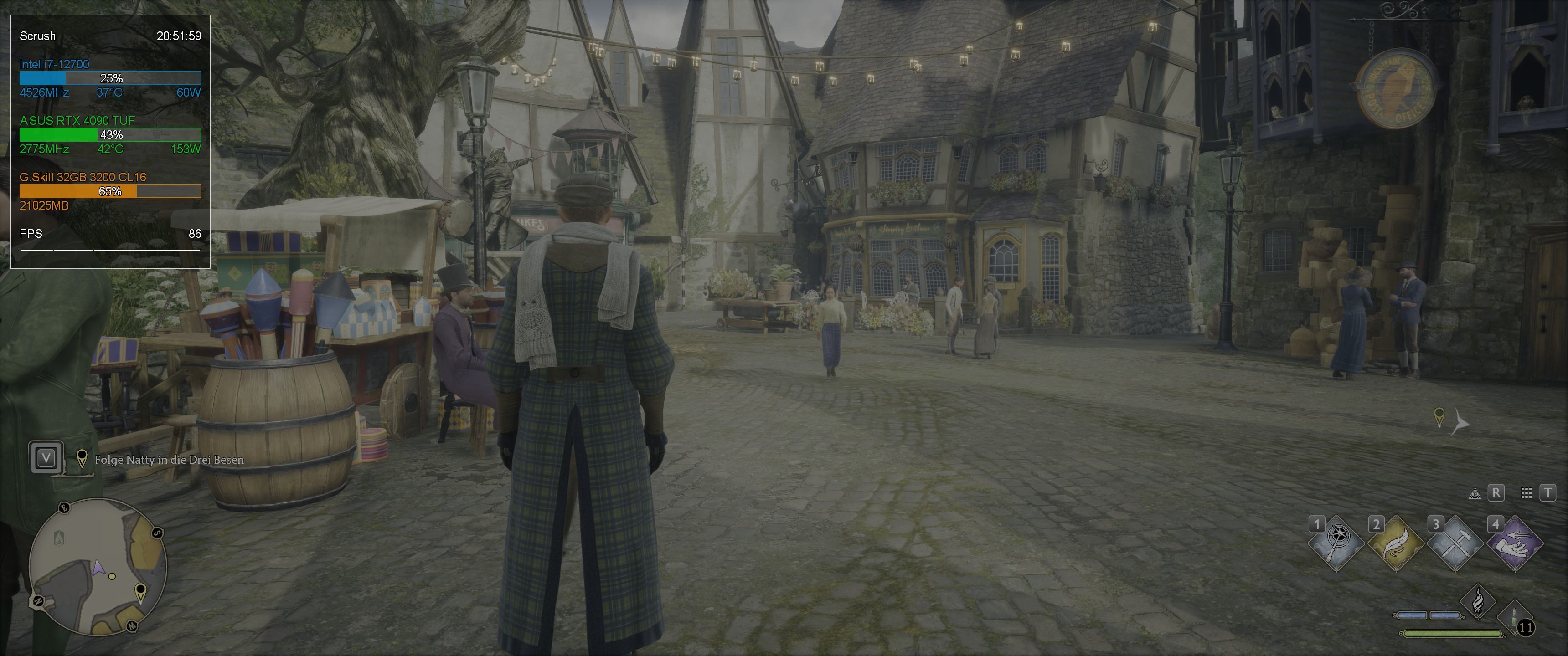The height and width of the screenshot is (656, 1568).
Task: Click the quest marker pin on the minimap
Action: pos(140,591)
